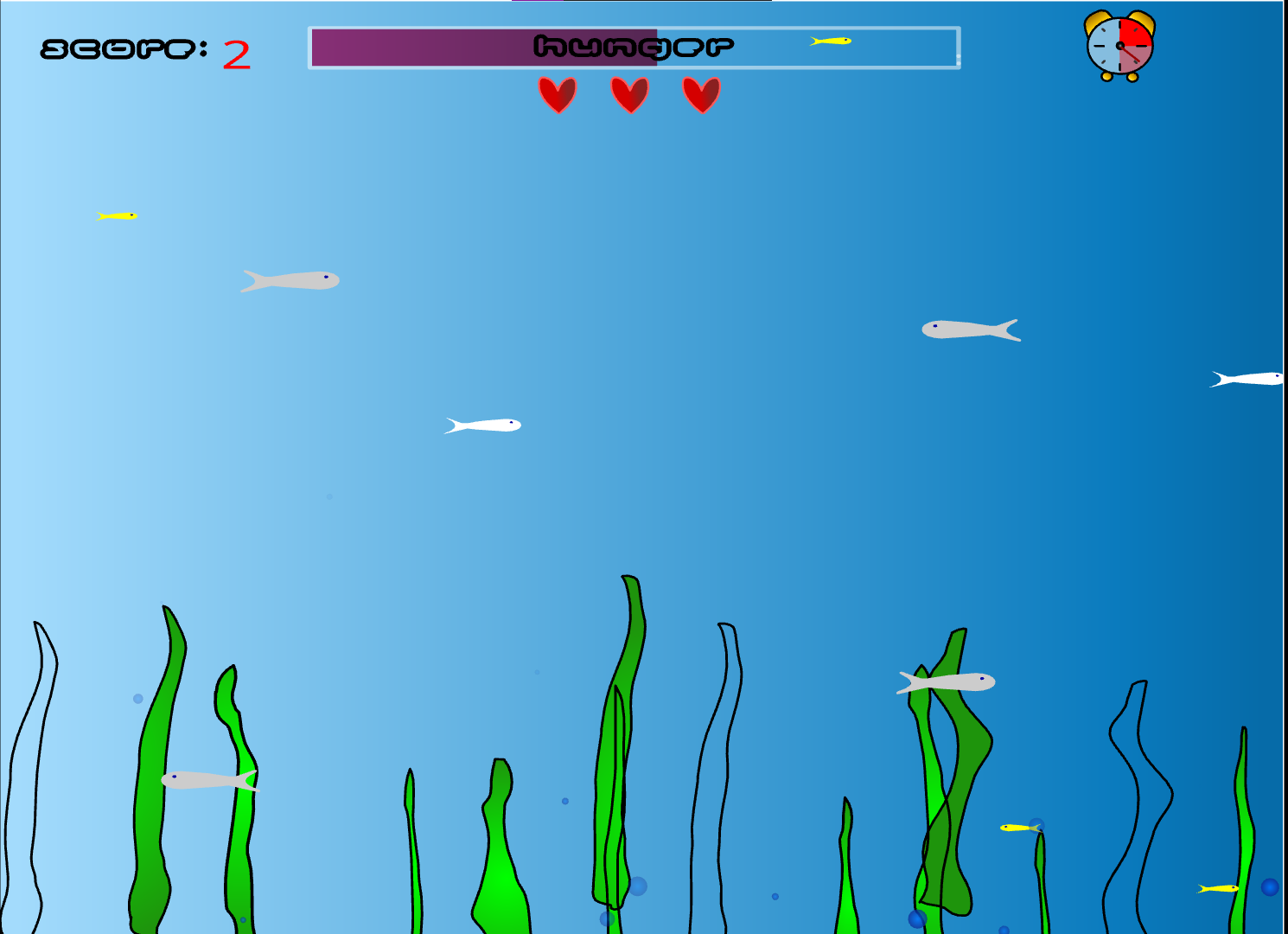This screenshot has width=1288, height=934.
Task: Click the blue bubble near the bottom center
Action: [637, 887]
